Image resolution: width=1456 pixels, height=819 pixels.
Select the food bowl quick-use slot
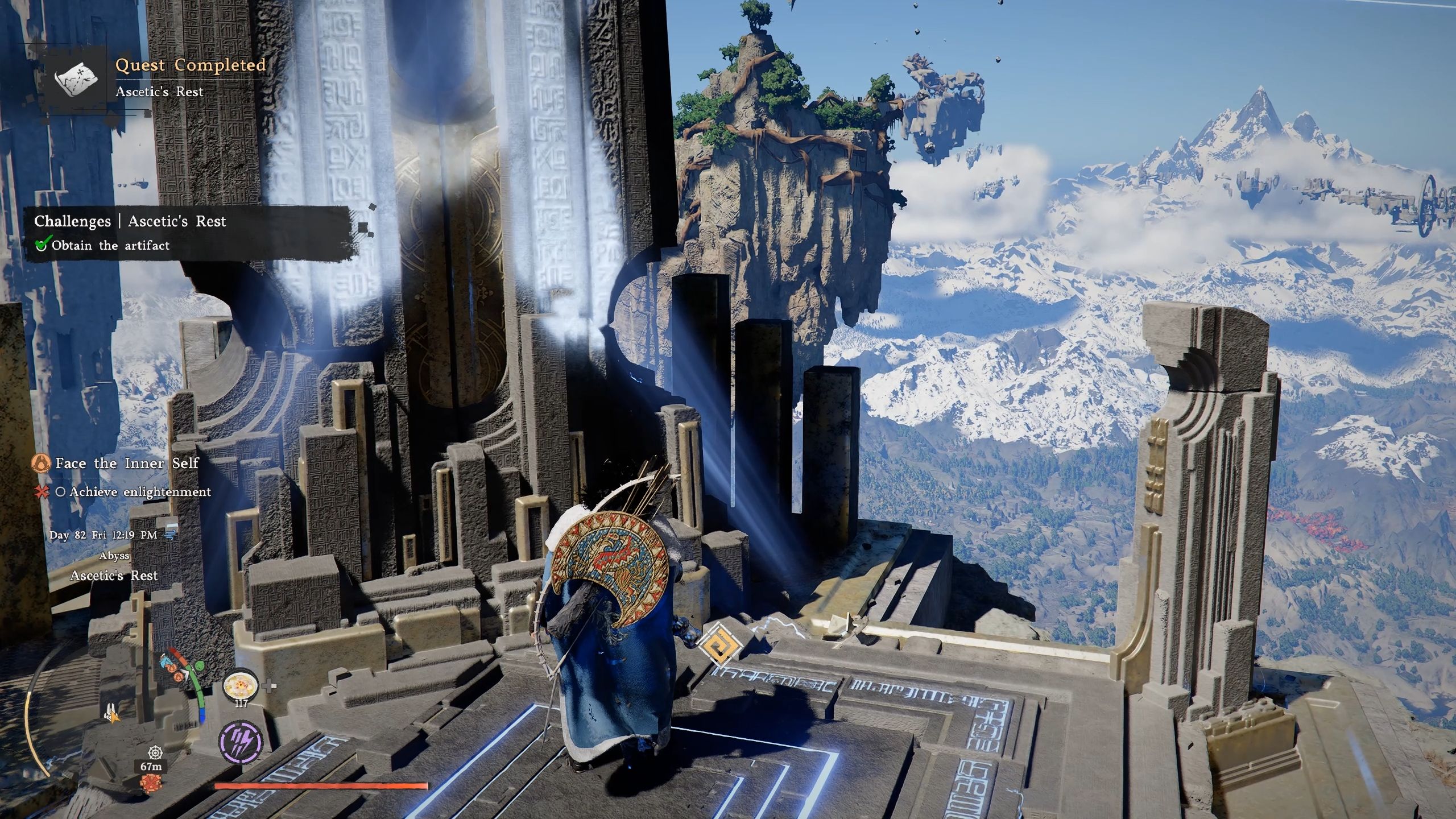(x=241, y=685)
